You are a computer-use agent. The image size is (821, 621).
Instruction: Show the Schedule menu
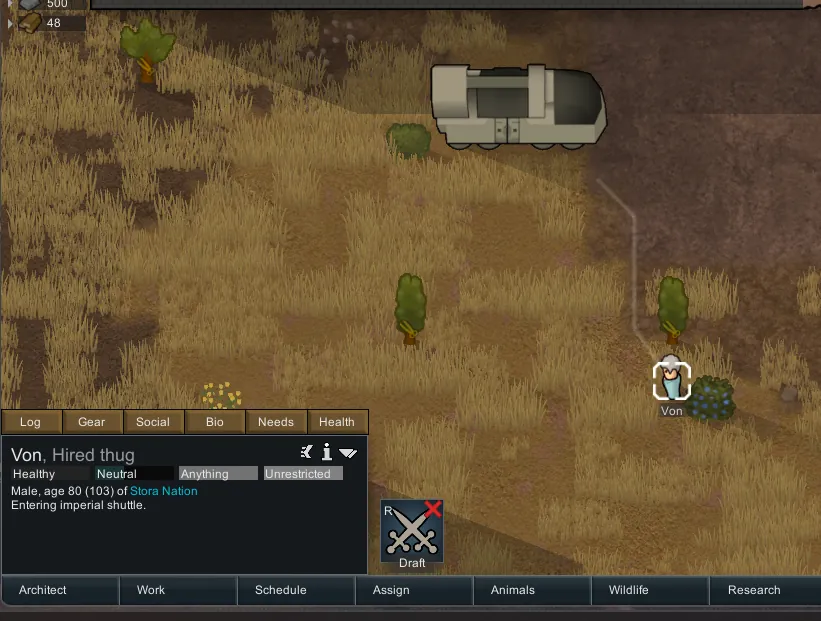click(281, 590)
